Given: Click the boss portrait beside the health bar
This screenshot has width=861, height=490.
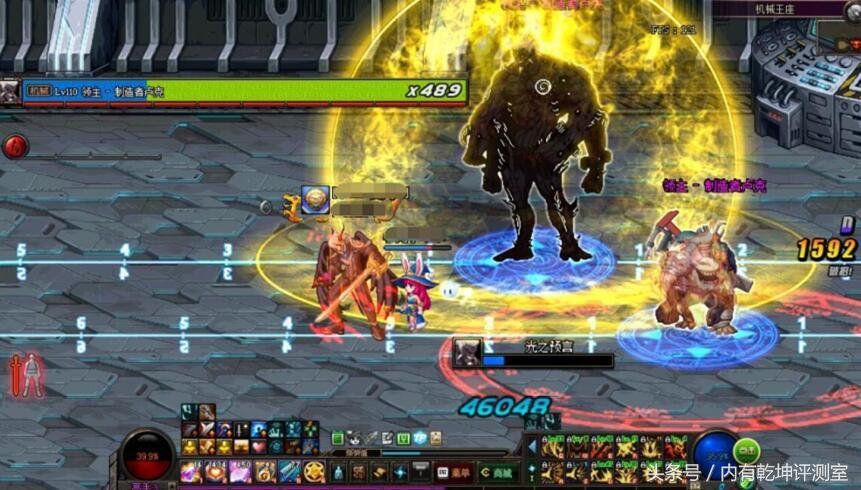Looking at the screenshot, I should pos(10,91).
